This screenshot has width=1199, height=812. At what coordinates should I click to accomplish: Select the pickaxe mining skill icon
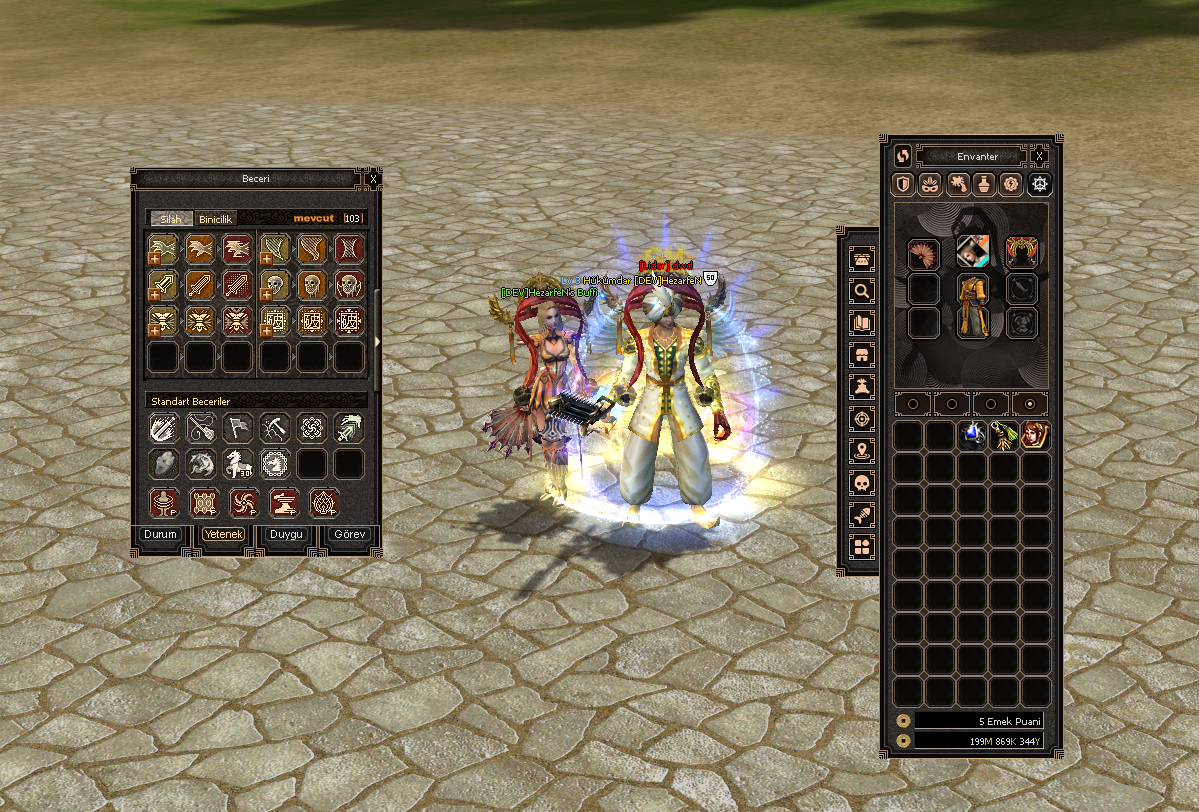(275, 429)
